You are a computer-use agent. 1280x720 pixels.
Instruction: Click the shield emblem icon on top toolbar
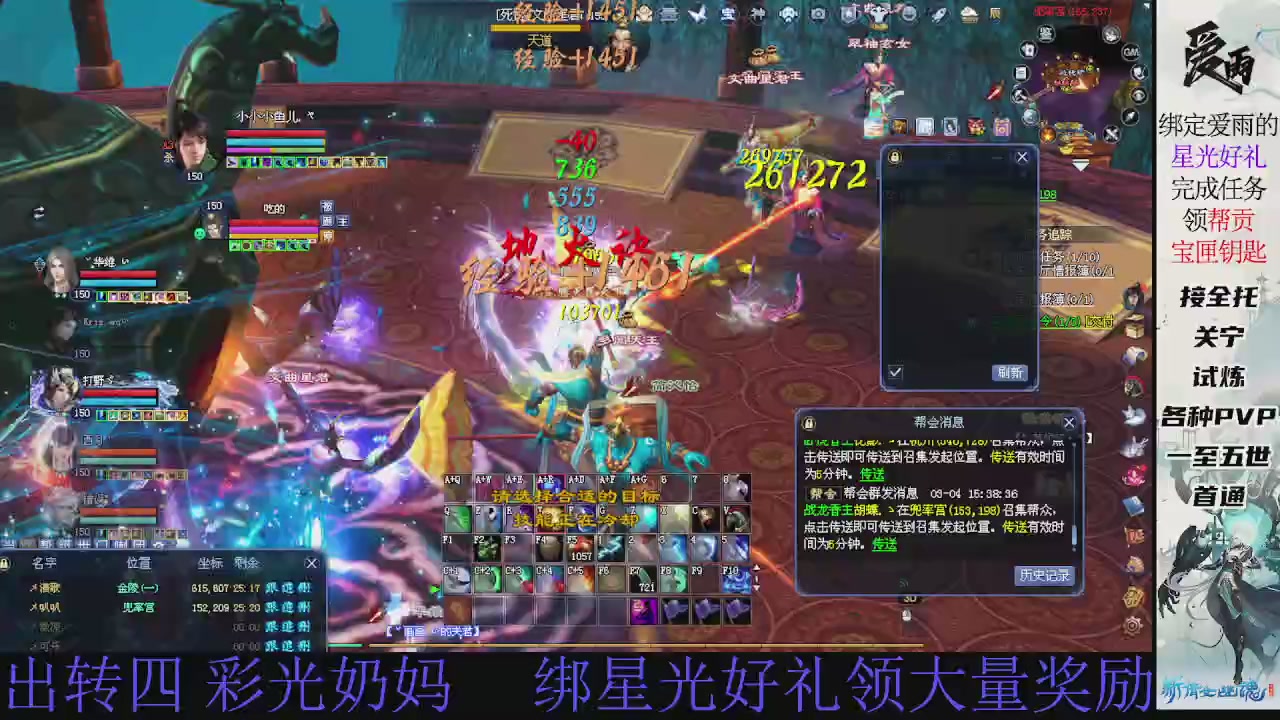coord(847,13)
